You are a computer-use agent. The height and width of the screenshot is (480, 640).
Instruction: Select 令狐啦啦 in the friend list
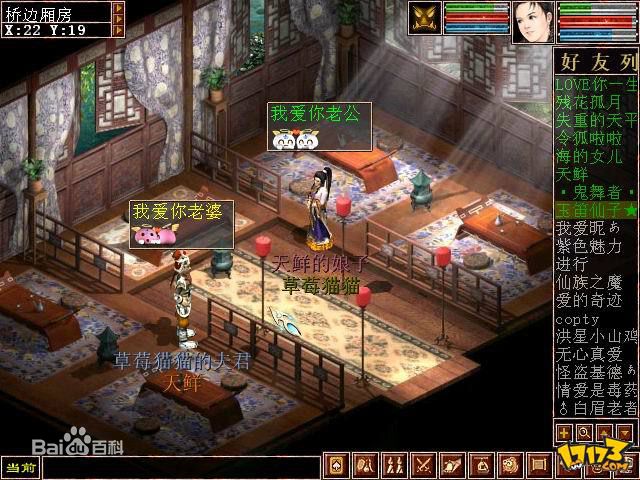pos(589,138)
